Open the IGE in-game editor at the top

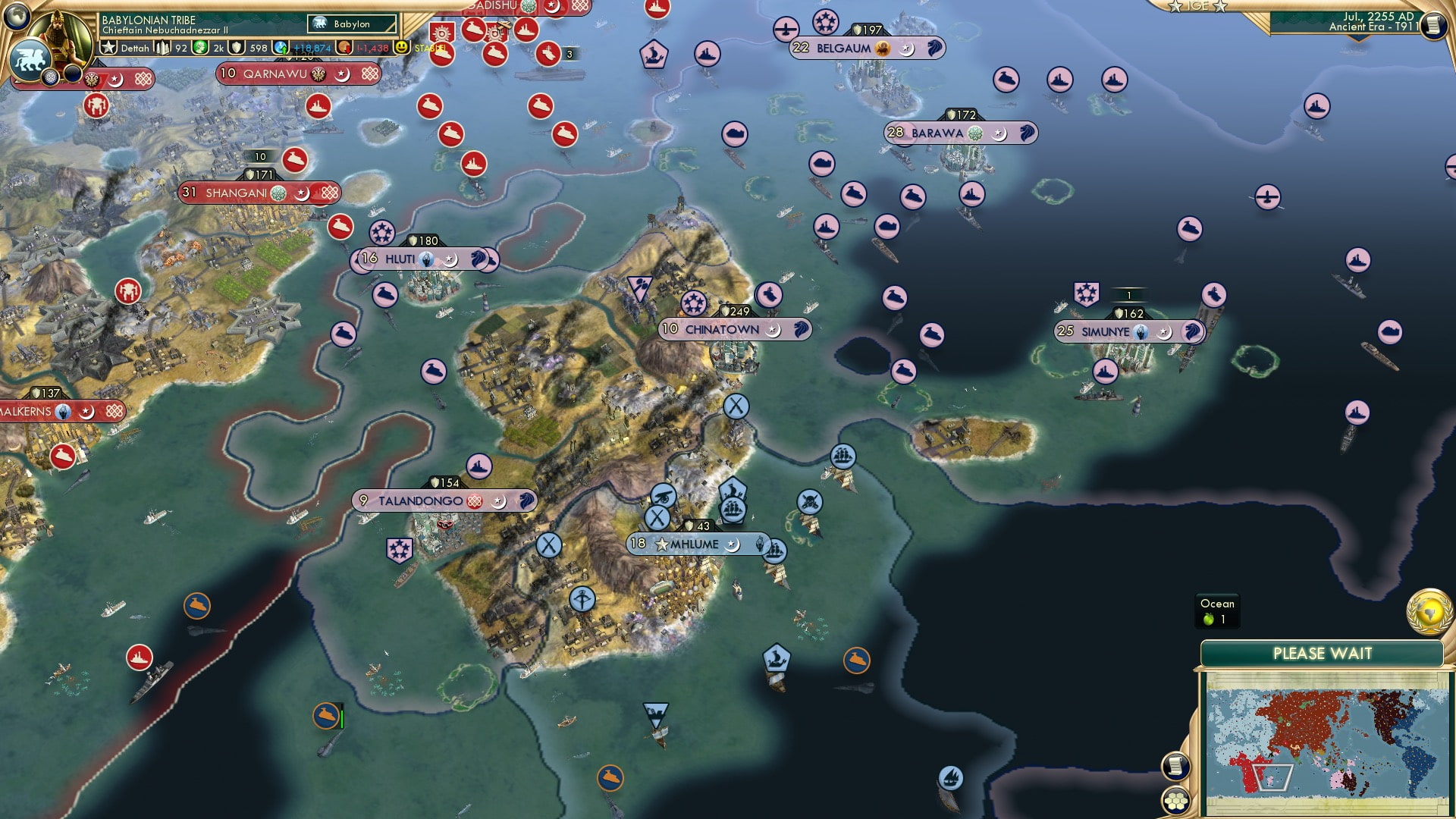tap(1197, 7)
